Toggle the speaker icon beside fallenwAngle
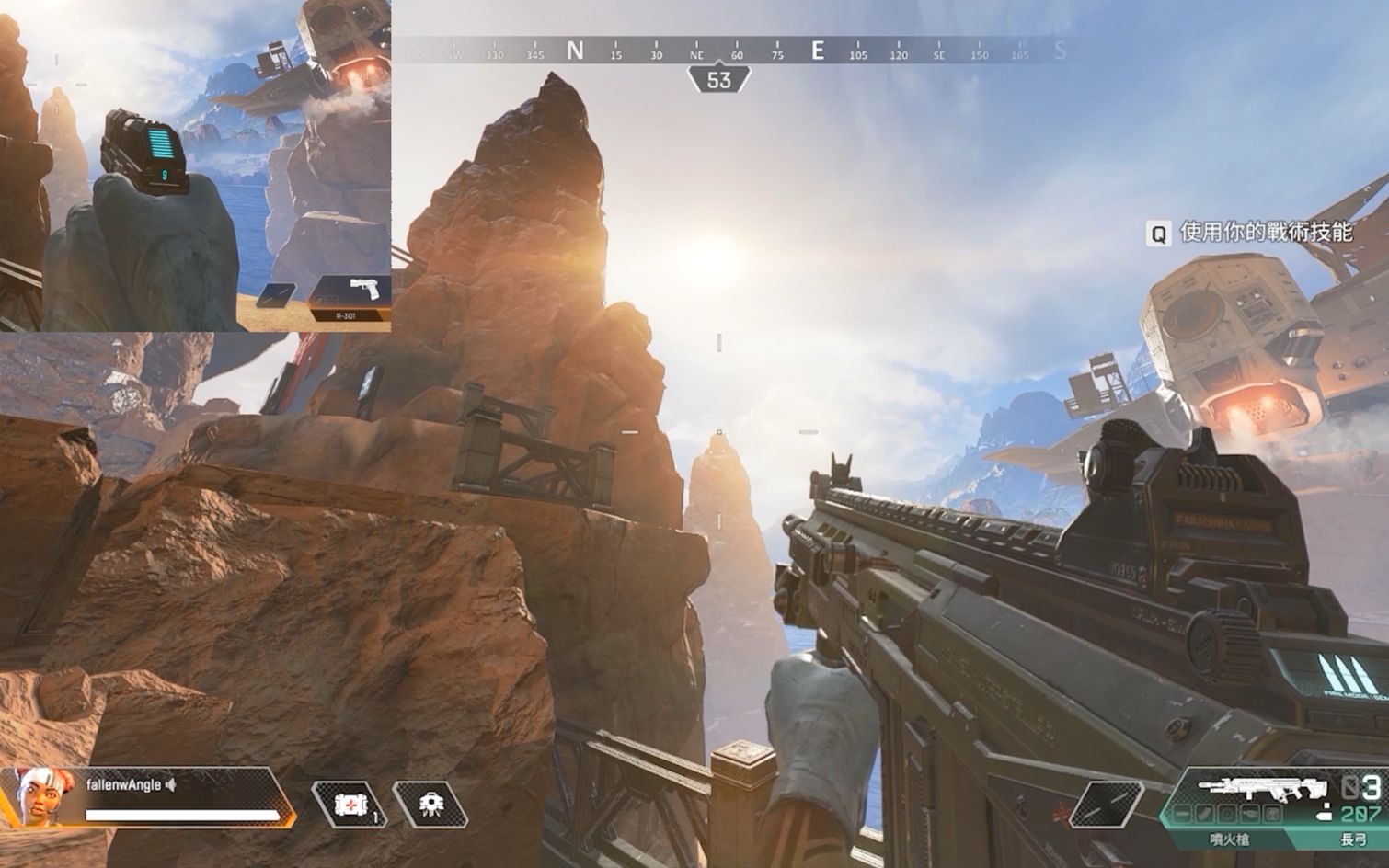 tap(171, 785)
